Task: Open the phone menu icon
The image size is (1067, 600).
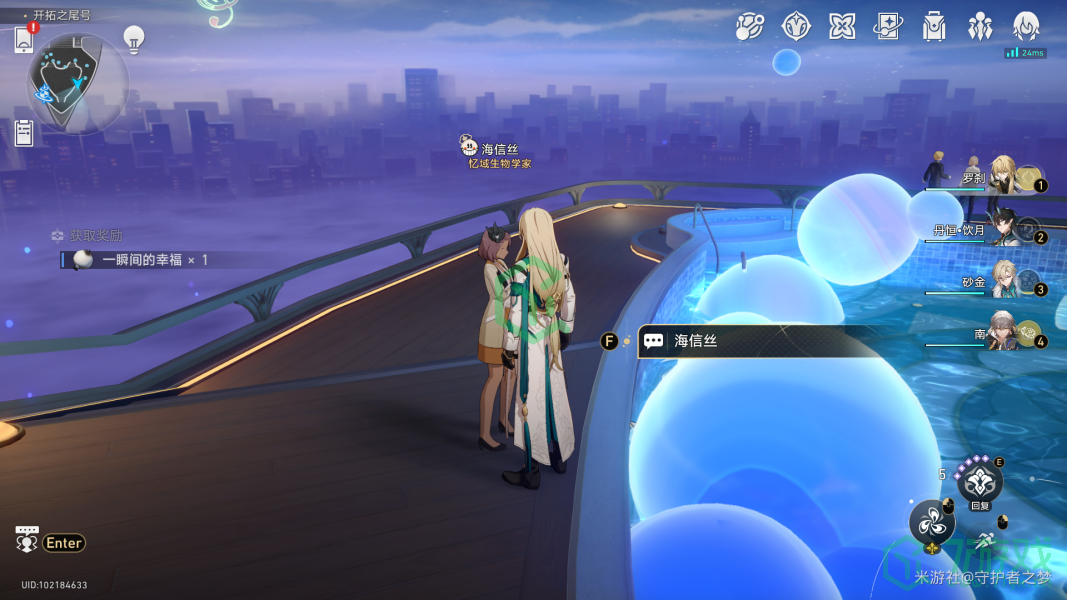Action: pyautogui.click(x=24, y=39)
